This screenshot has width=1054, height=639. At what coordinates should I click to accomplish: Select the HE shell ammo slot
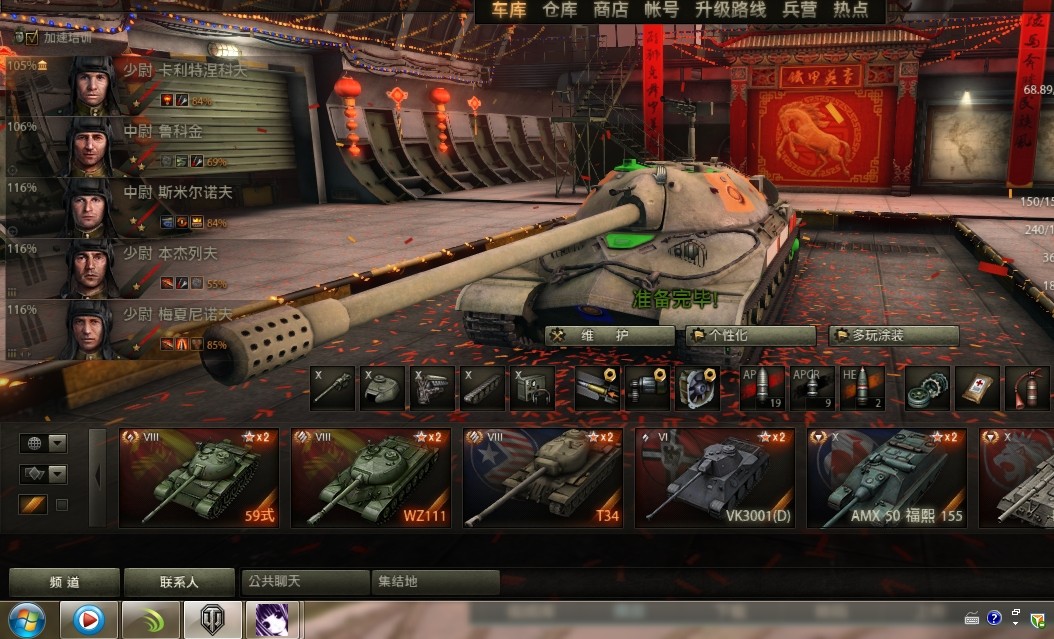pos(862,388)
